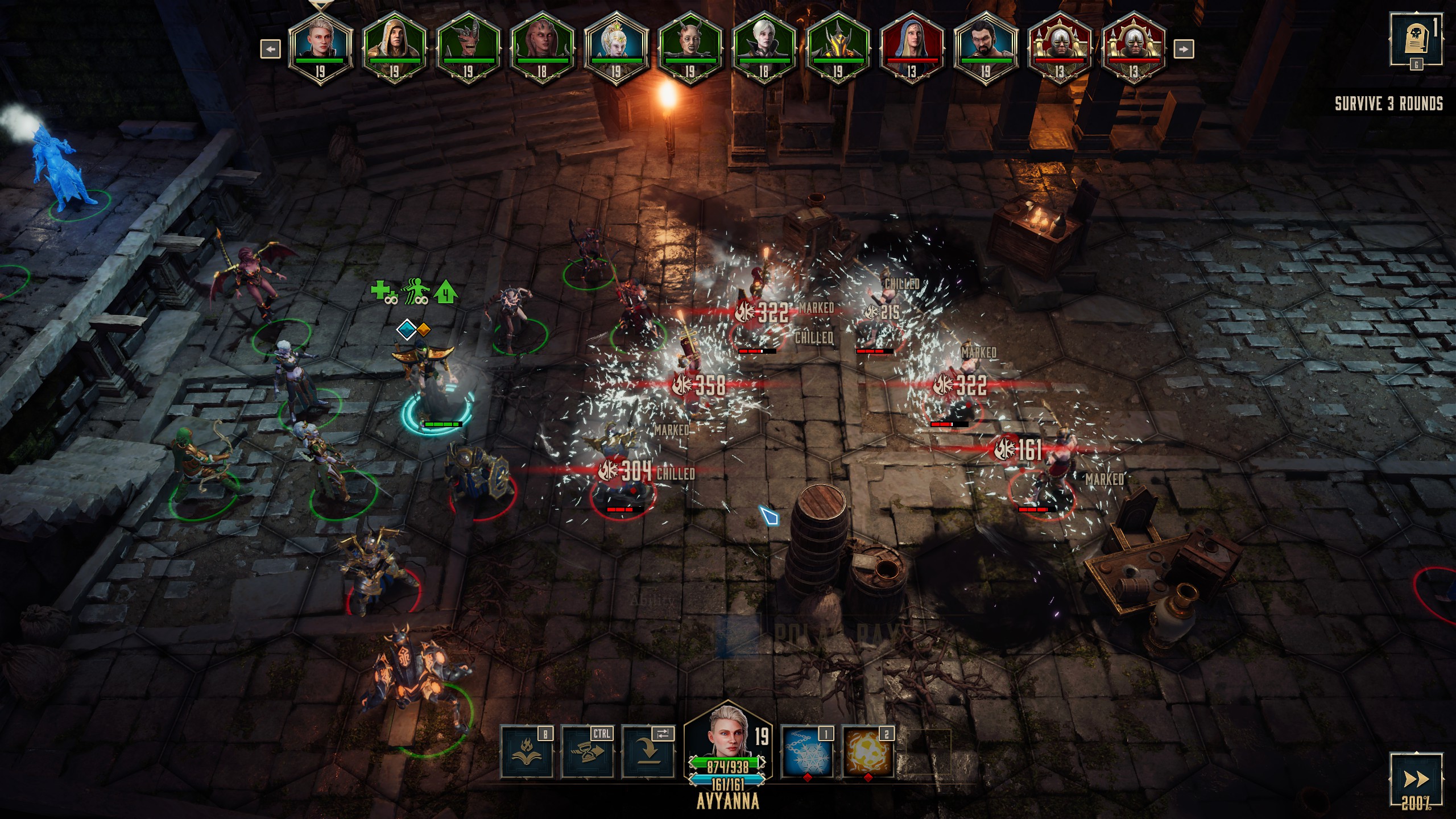Use the golden orb burst ability
1456x819 pixels.
pos(868,752)
